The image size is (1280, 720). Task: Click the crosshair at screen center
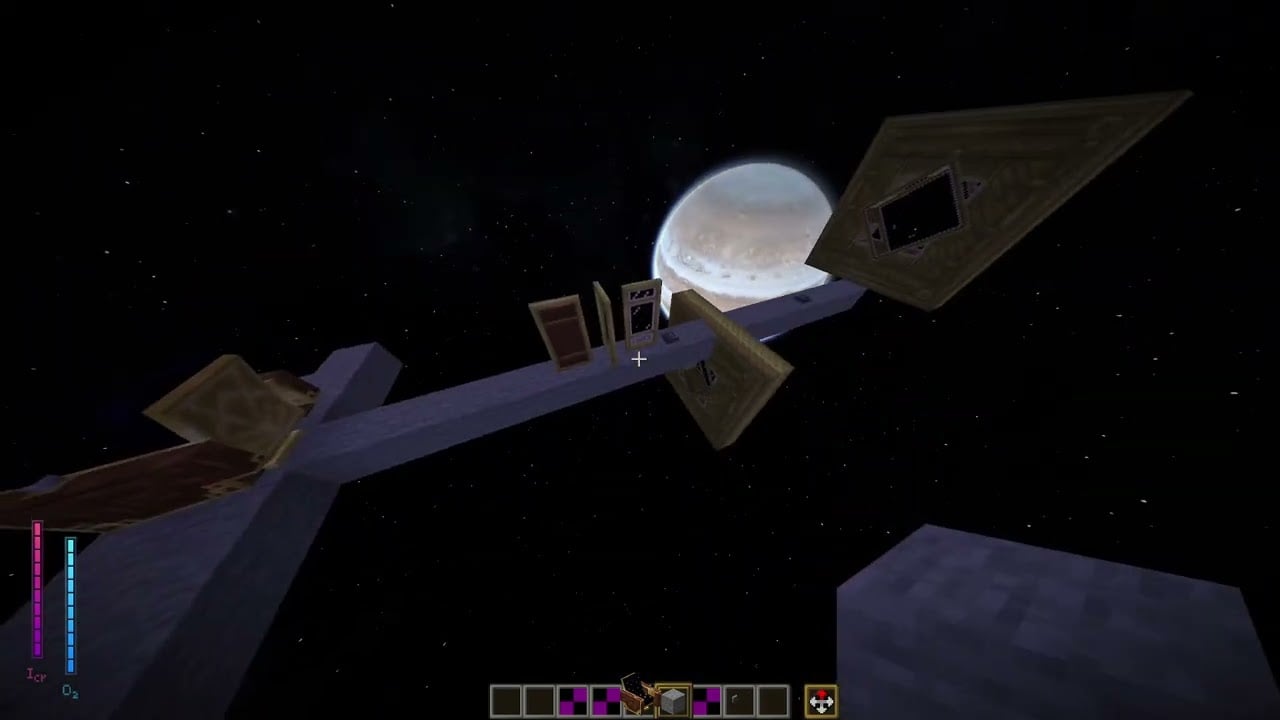pyautogui.click(x=640, y=359)
